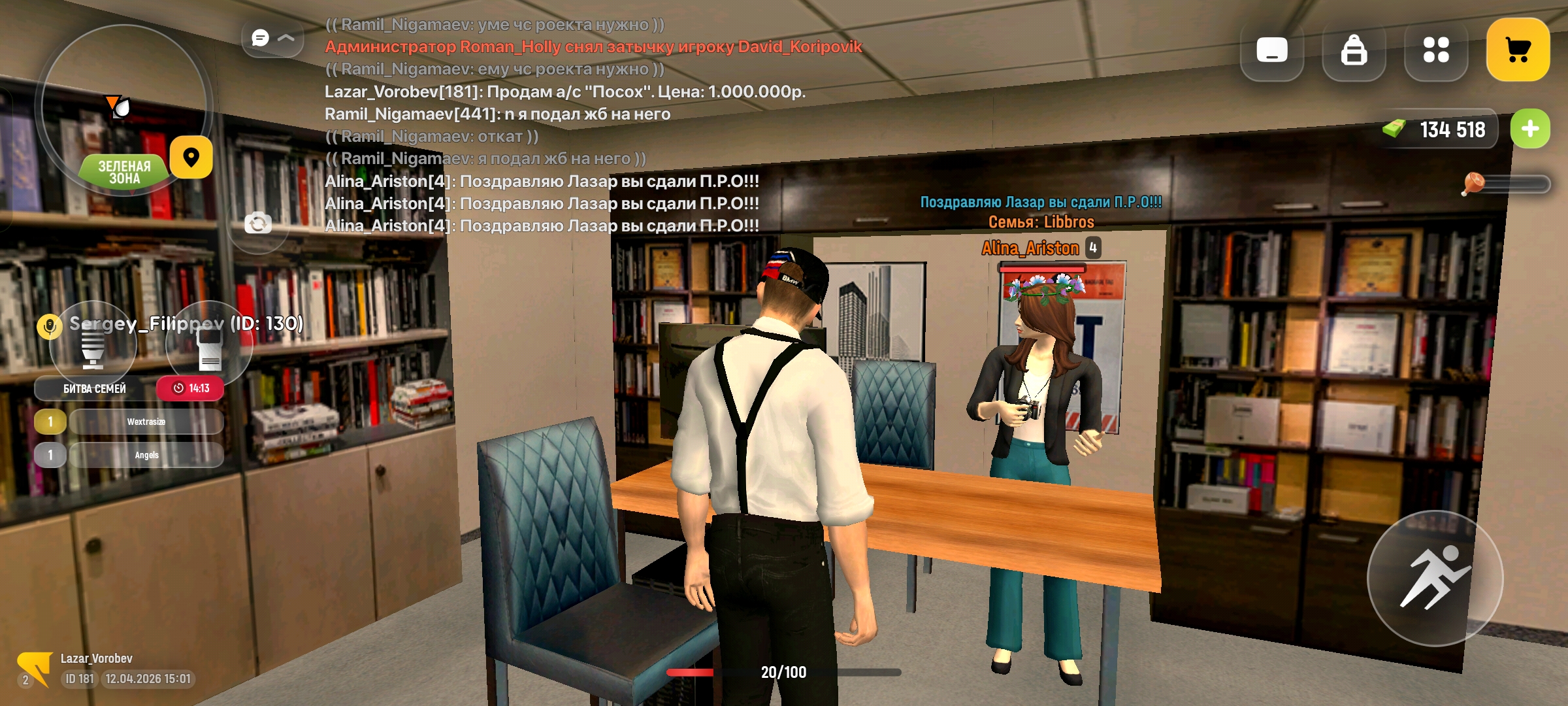The height and width of the screenshot is (706, 1568).
Task: Tap the yellow microphone voice icon
Action: pos(50,326)
